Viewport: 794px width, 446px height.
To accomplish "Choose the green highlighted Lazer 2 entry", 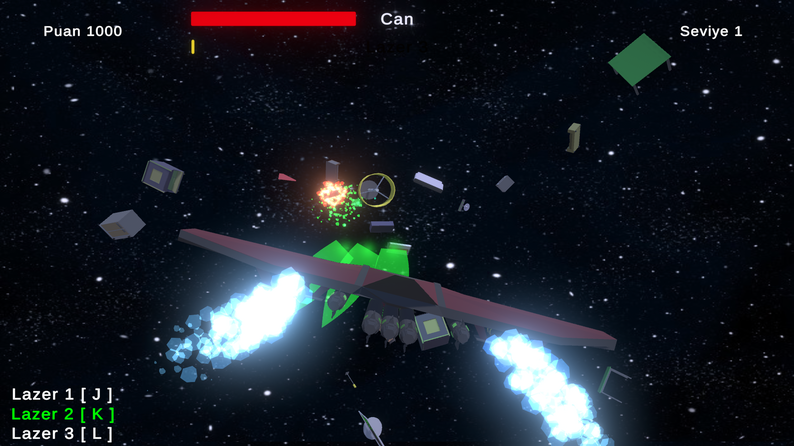I will [62, 414].
